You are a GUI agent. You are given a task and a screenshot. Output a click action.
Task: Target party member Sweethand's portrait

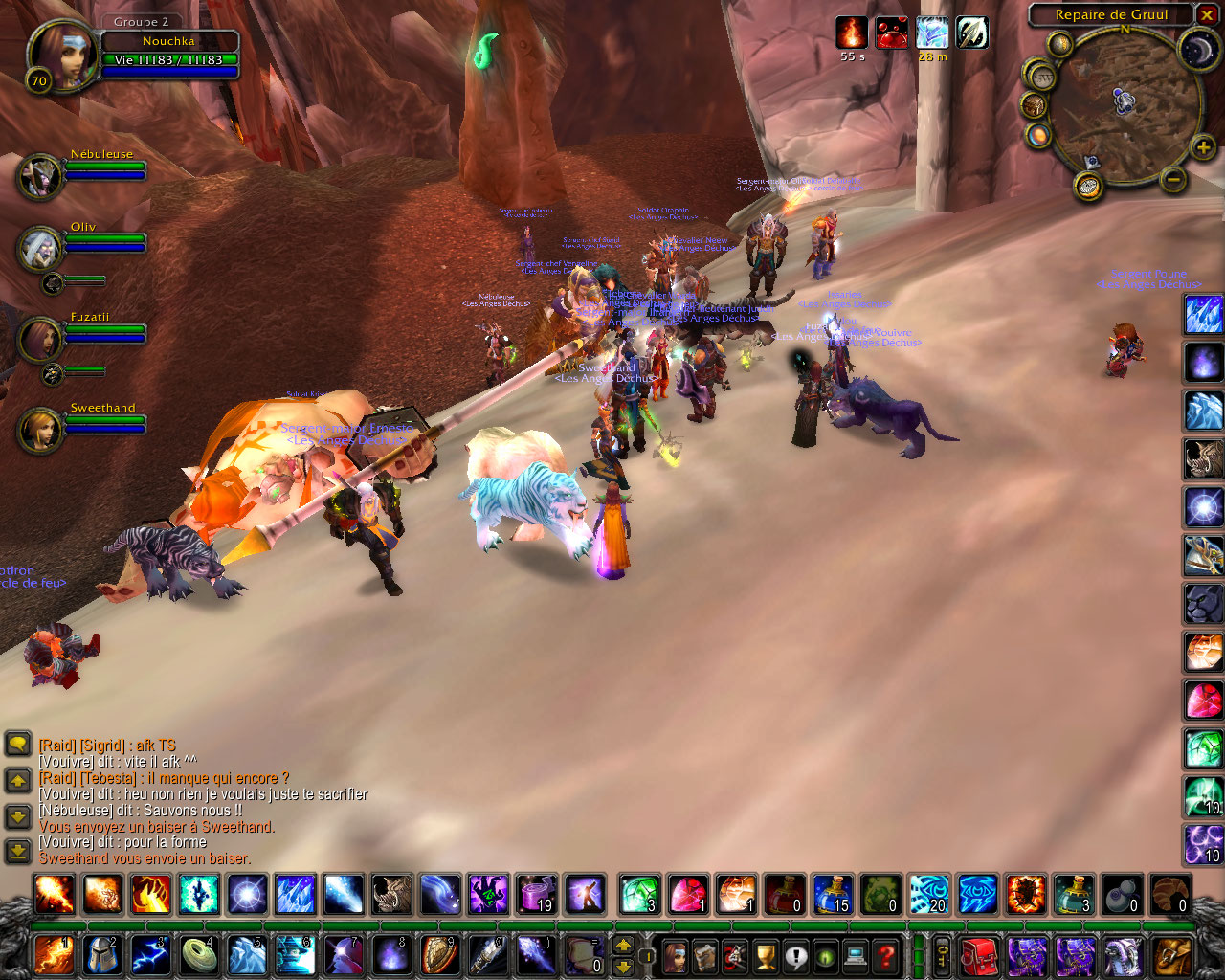pyautogui.click(x=40, y=431)
